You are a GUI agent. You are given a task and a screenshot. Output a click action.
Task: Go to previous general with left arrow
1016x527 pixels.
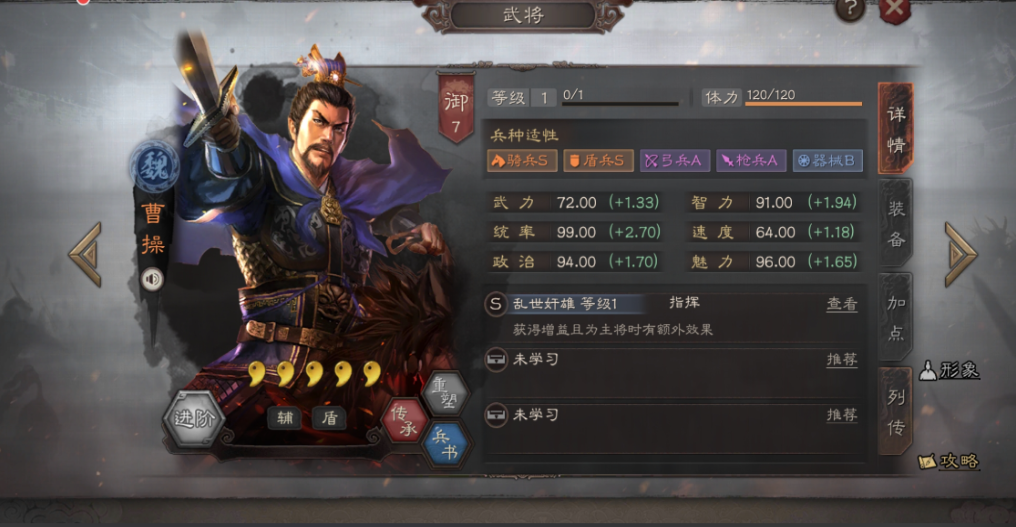(x=86, y=254)
